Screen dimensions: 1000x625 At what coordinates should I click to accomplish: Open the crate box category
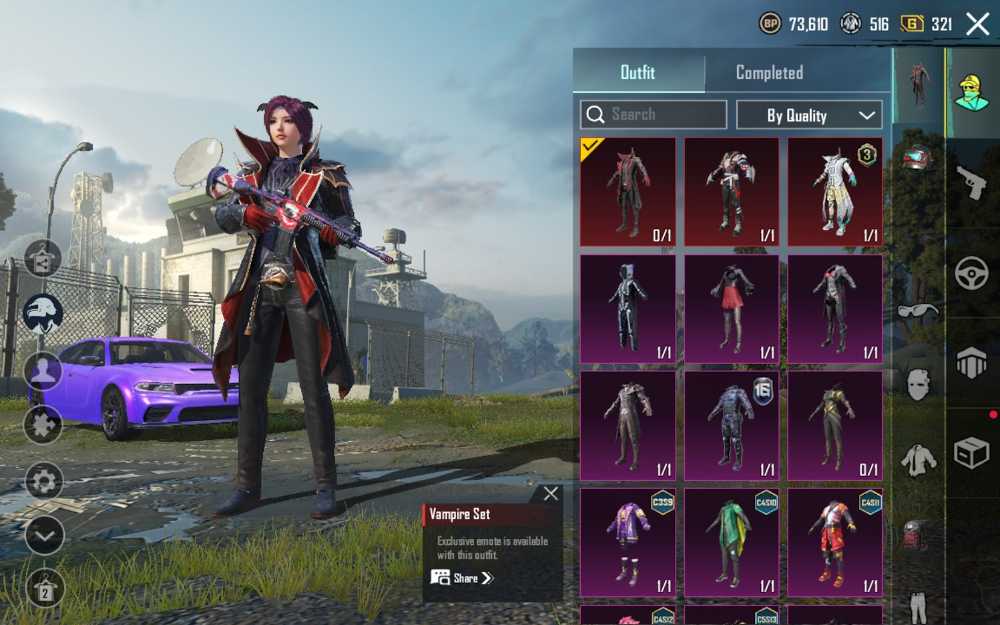click(971, 453)
